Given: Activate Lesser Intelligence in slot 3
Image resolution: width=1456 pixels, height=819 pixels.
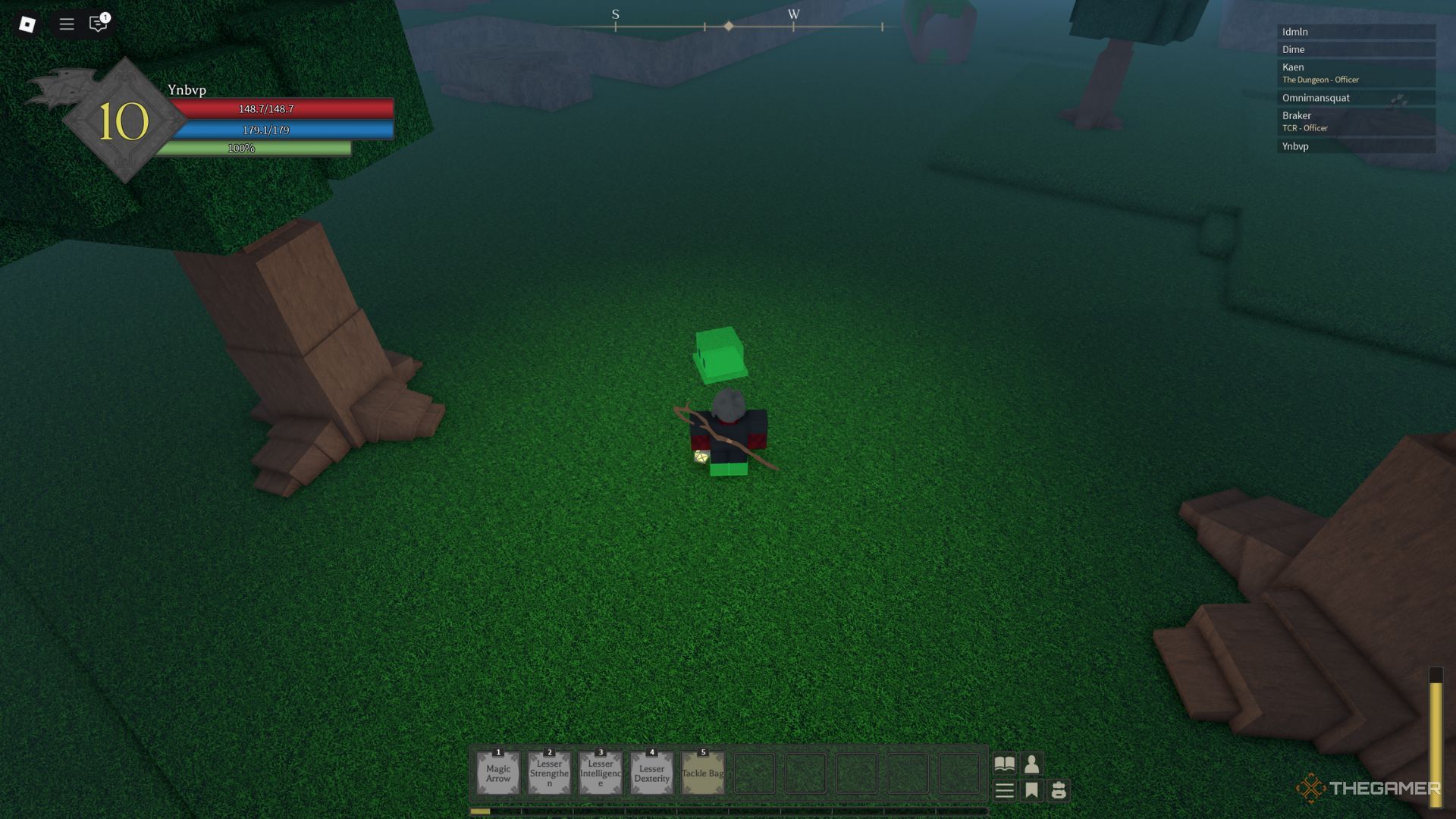Looking at the screenshot, I should 600,772.
